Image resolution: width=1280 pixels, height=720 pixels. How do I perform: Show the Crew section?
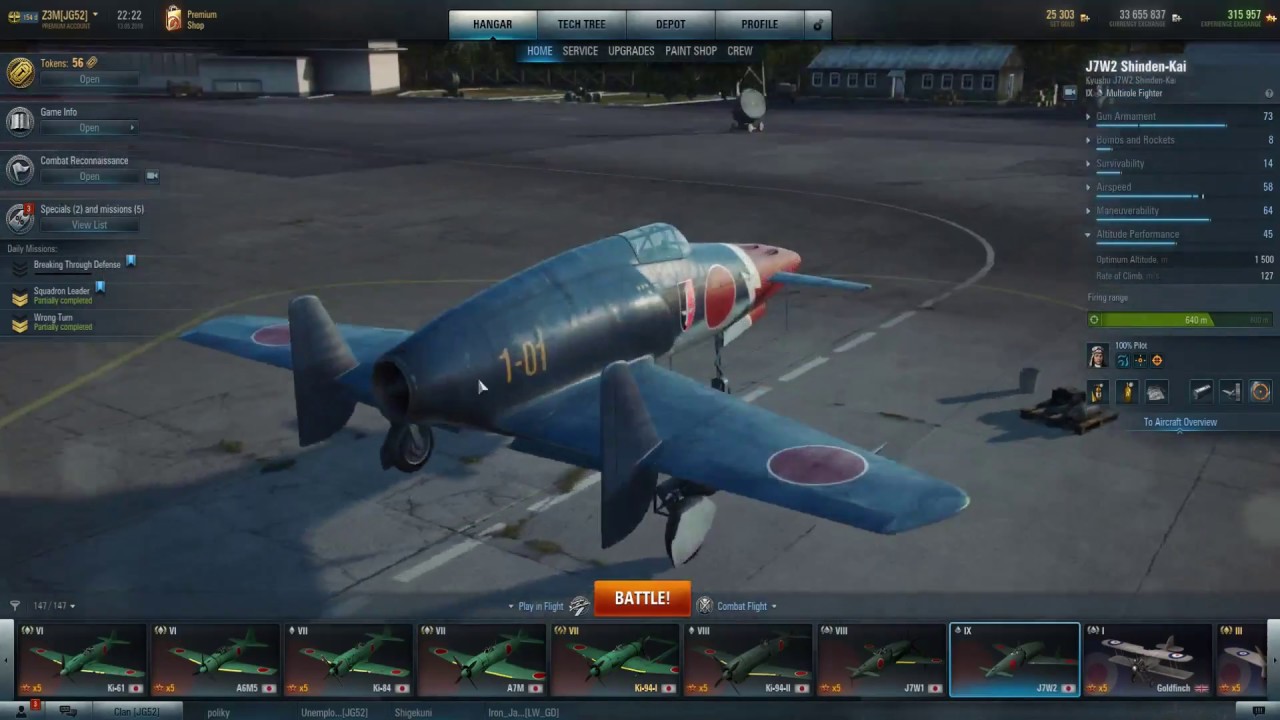tap(740, 51)
